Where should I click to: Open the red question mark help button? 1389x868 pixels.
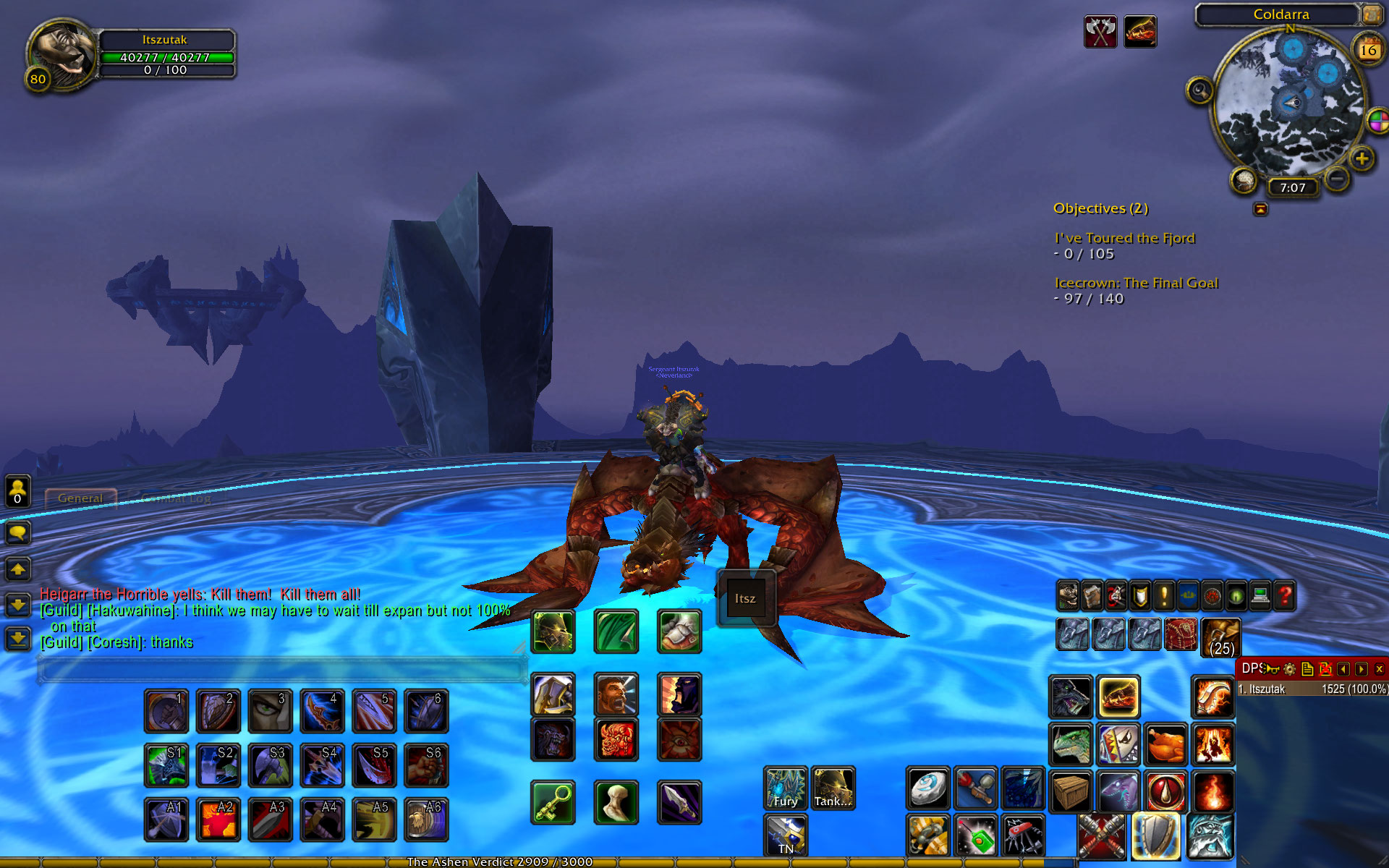(x=1285, y=597)
